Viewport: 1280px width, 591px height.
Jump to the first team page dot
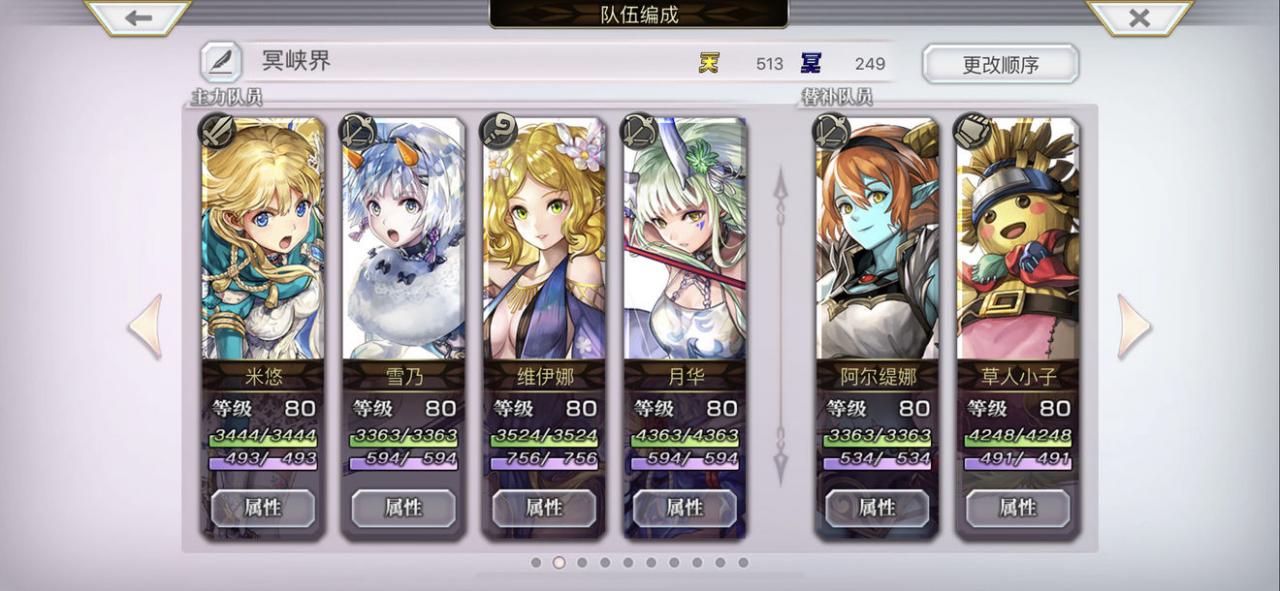click(536, 563)
